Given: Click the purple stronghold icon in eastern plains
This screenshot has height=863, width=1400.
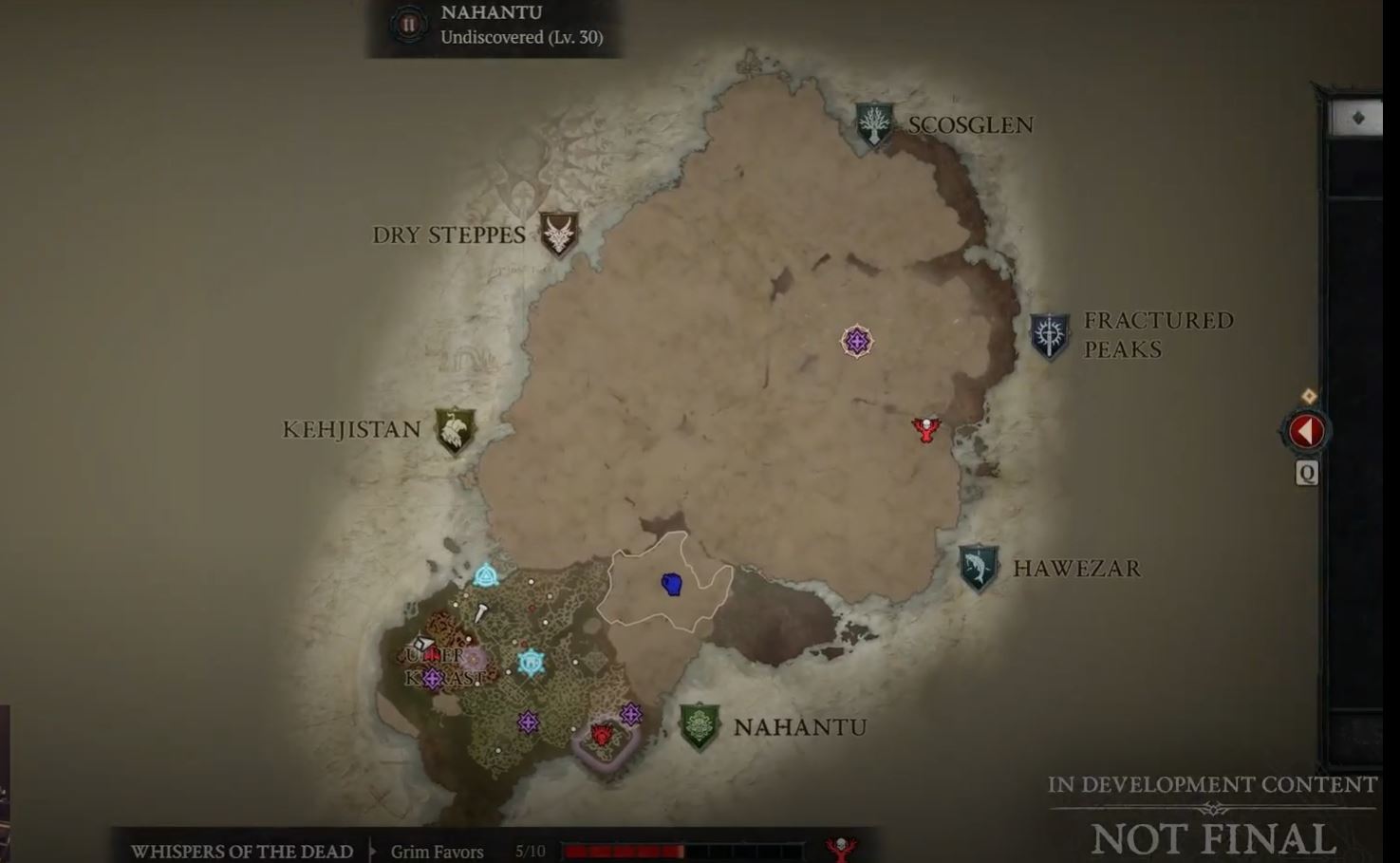Looking at the screenshot, I should coord(855,339).
